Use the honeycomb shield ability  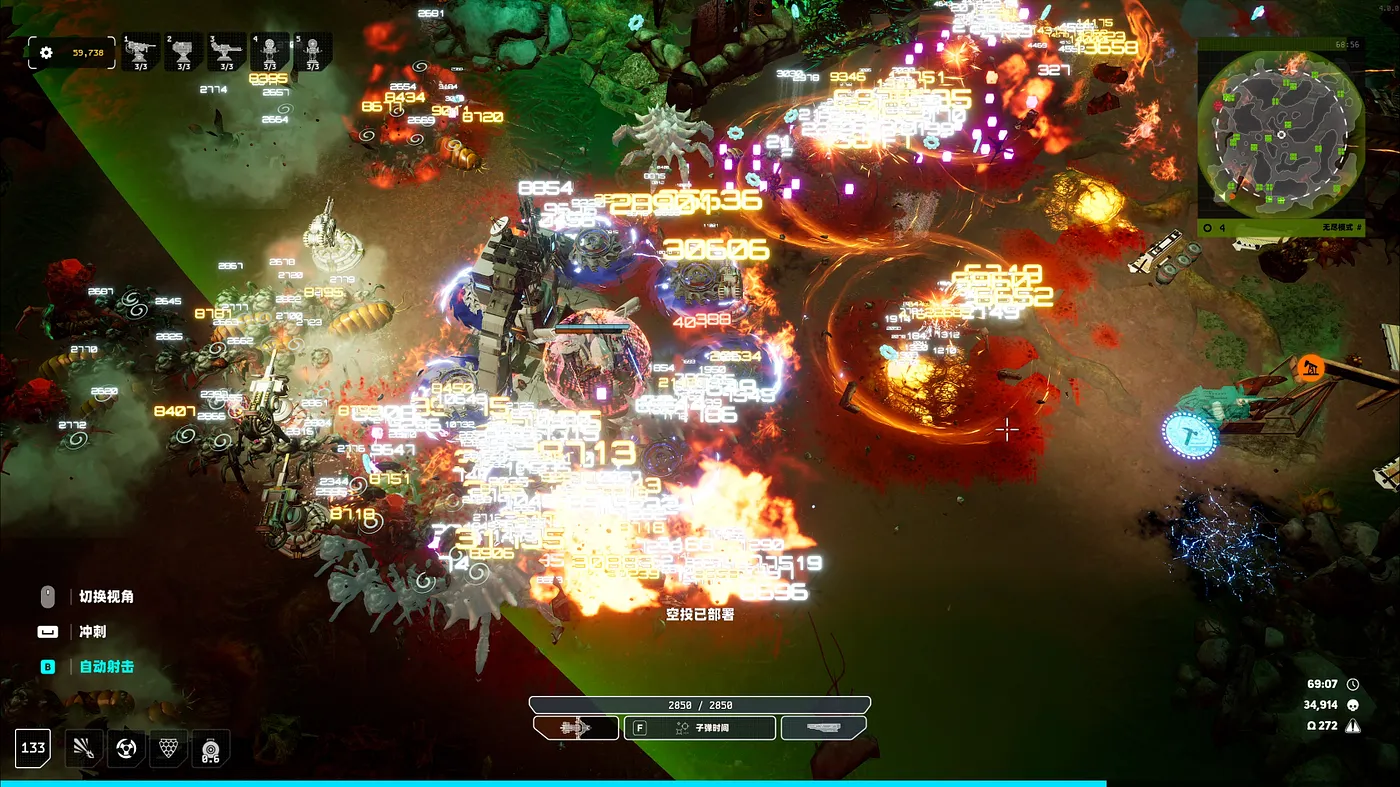(168, 748)
